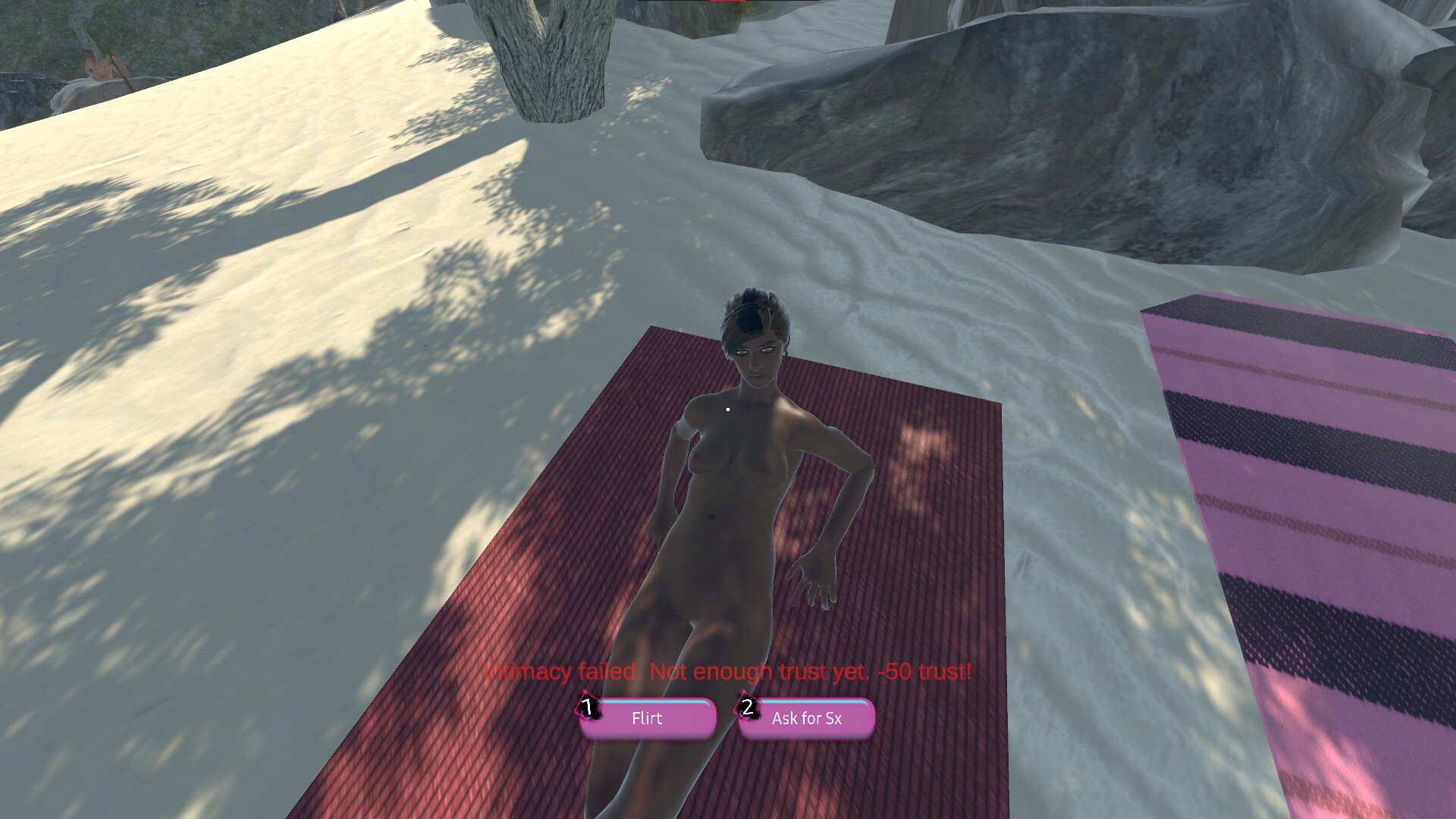
Task: Click the white crosshair dot
Action: pos(727,408)
